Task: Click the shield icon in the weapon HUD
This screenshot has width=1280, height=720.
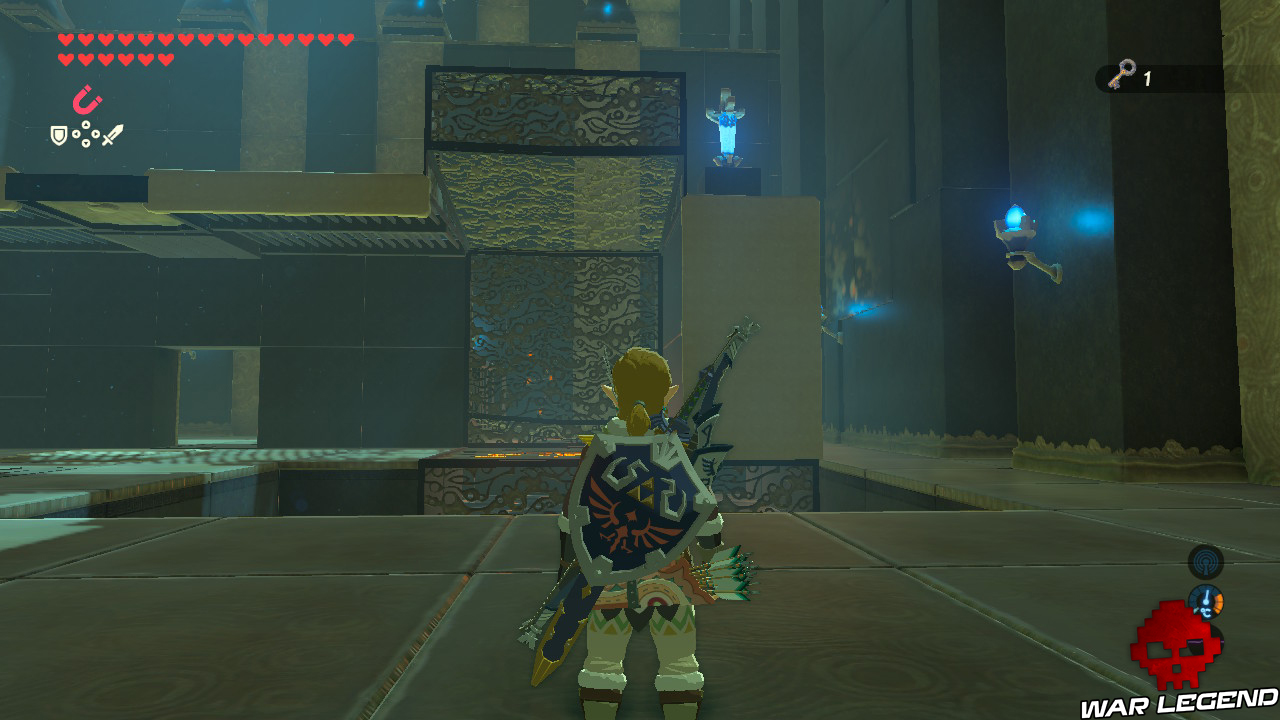Action: tap(59, 136)
